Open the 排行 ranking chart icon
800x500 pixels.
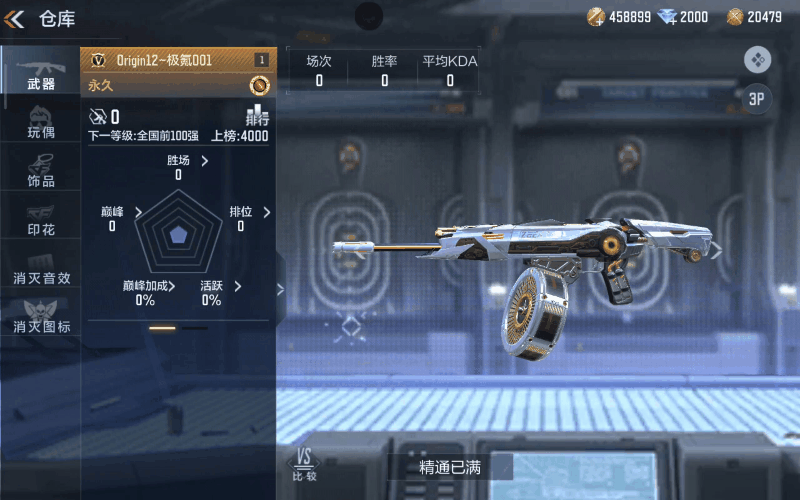(x=257, y=114)
